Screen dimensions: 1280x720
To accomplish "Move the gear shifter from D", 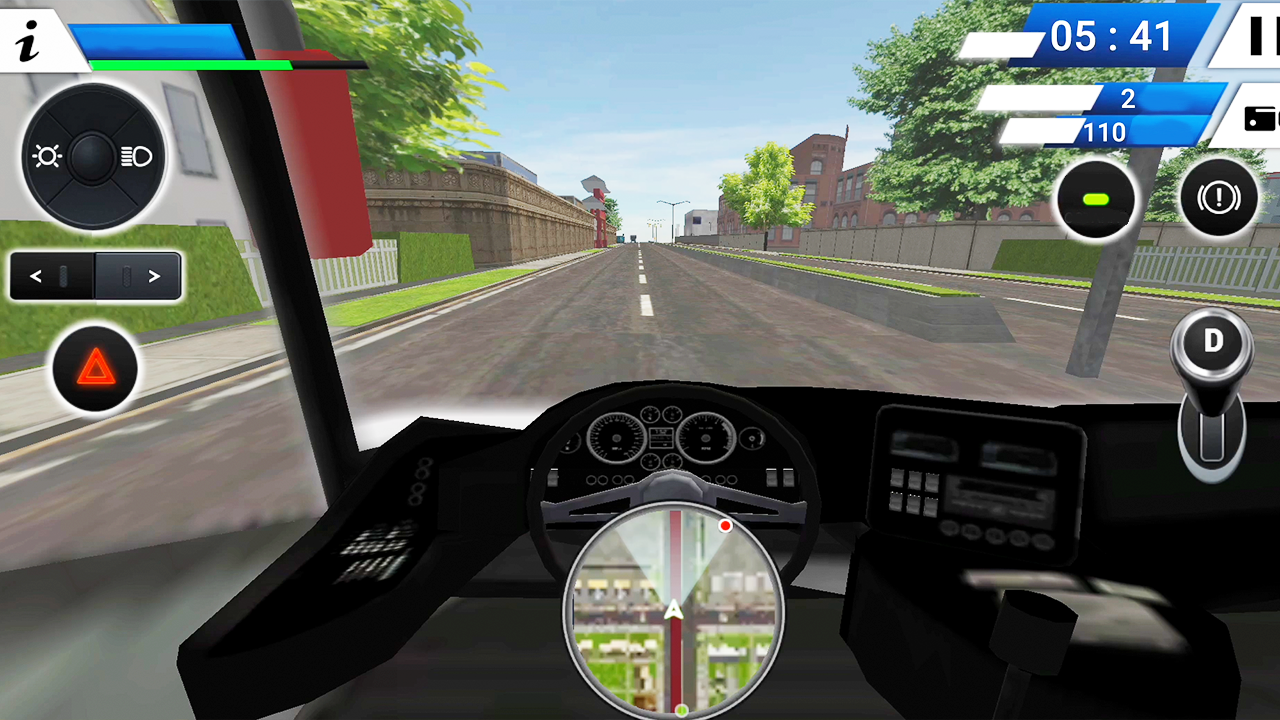I will point(1212,342).
